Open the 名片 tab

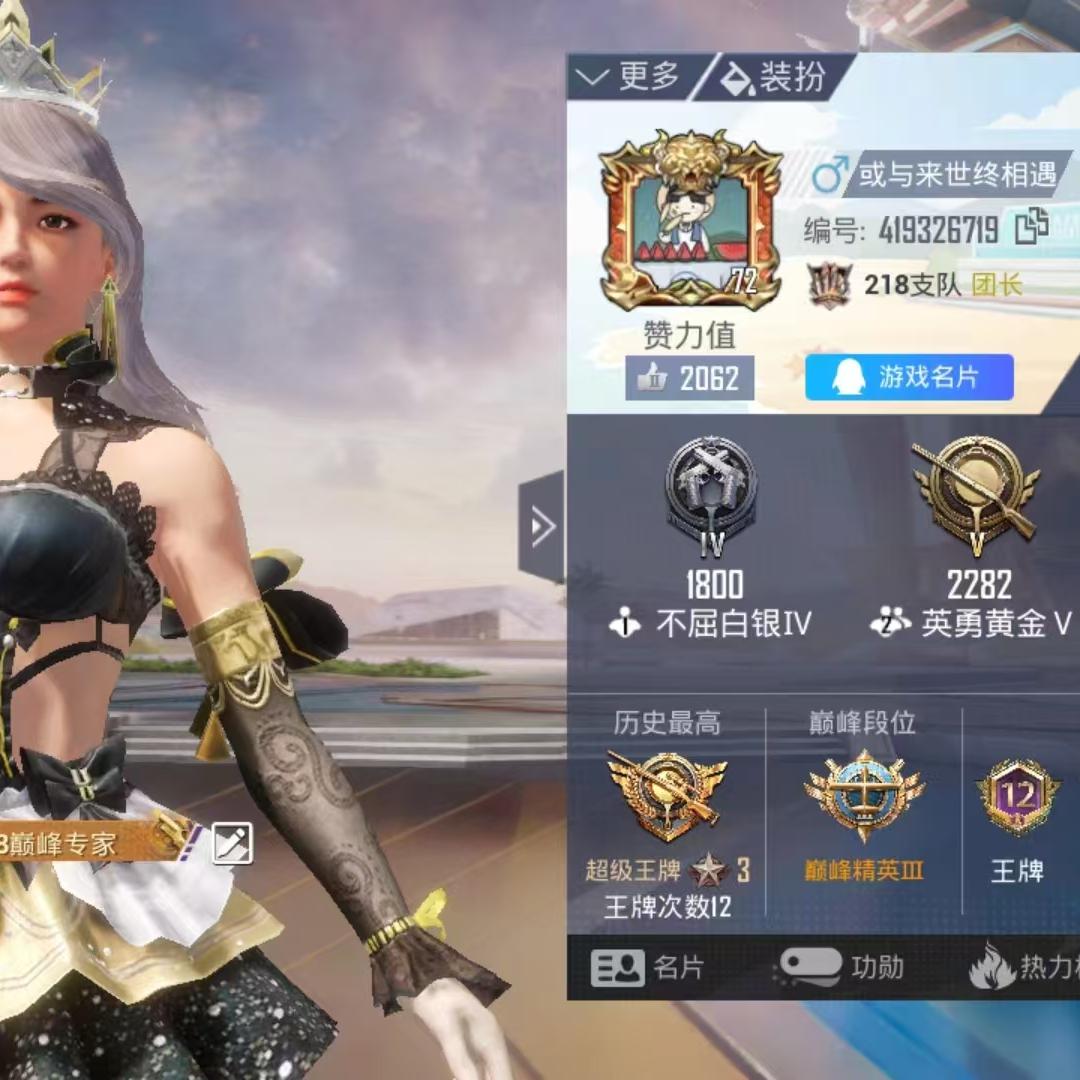[650, 967]
